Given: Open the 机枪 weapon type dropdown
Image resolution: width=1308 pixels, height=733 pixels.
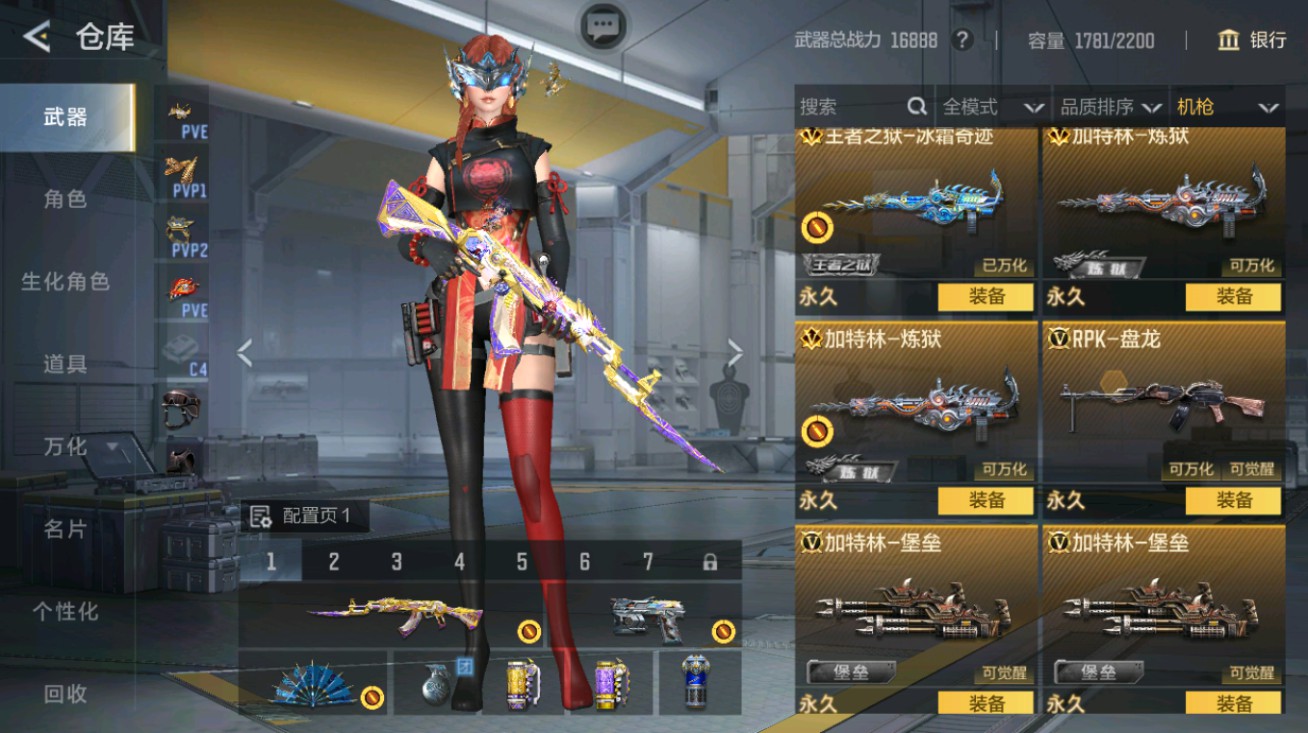Looking at the screenshot, I should pyautogui.click(x=1227, y=107).
